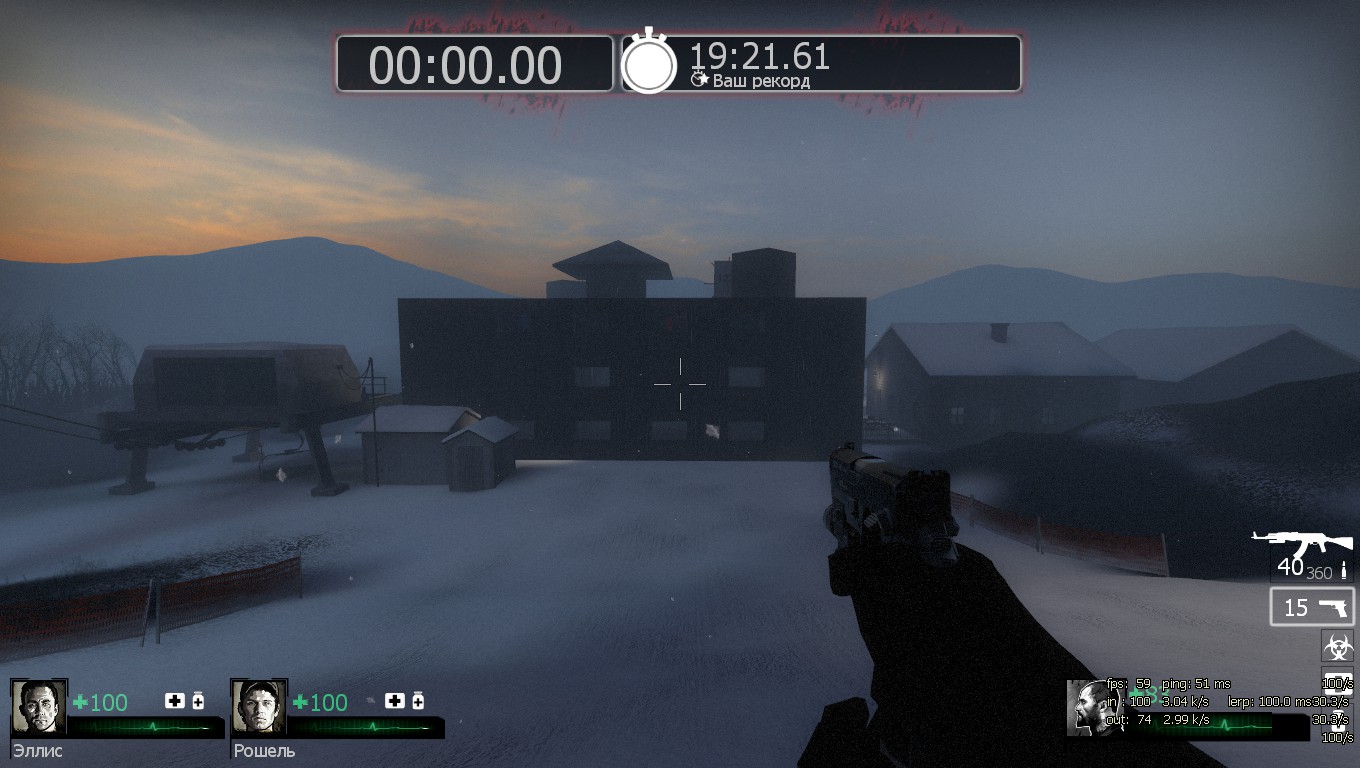Click Ellis's first aid kit icon
The image size is (1360, 768).
(175, 701)
